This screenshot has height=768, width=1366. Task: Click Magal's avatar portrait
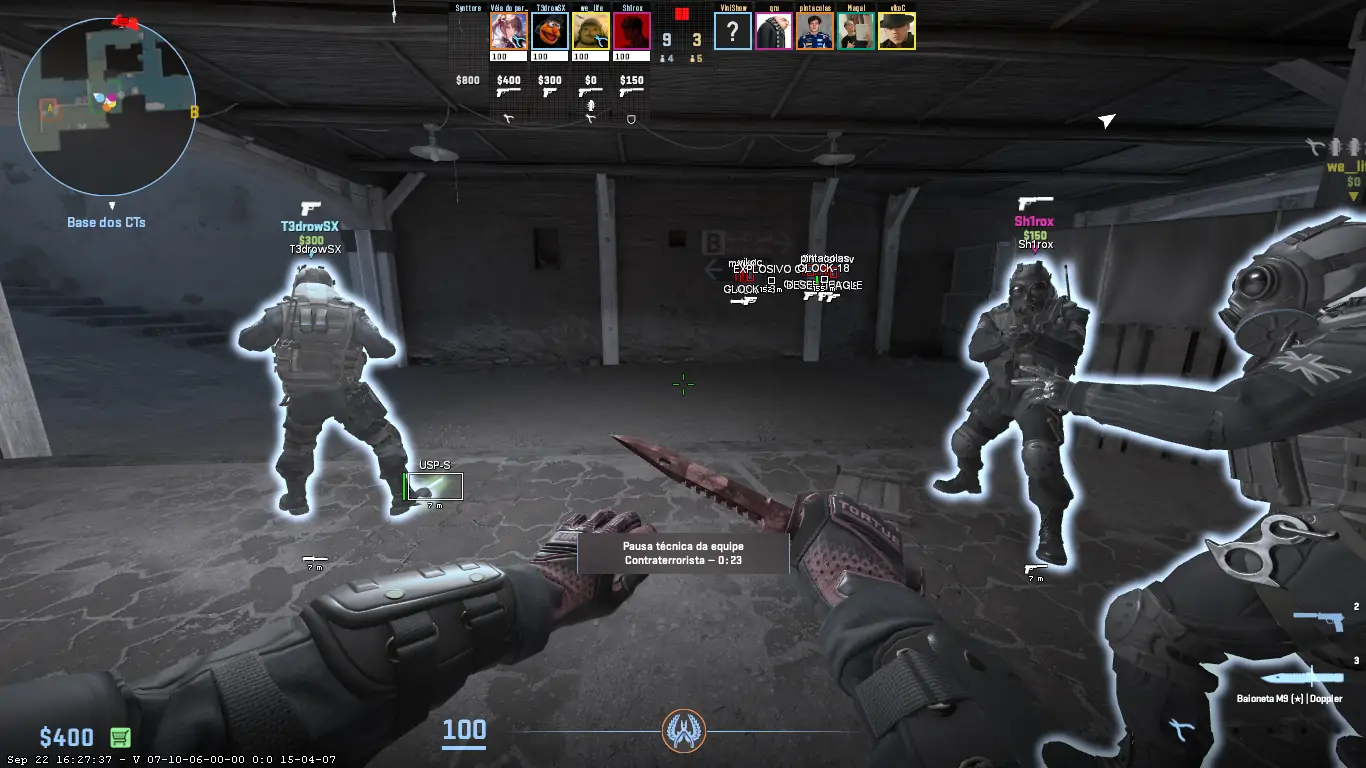tap(856, 31)
